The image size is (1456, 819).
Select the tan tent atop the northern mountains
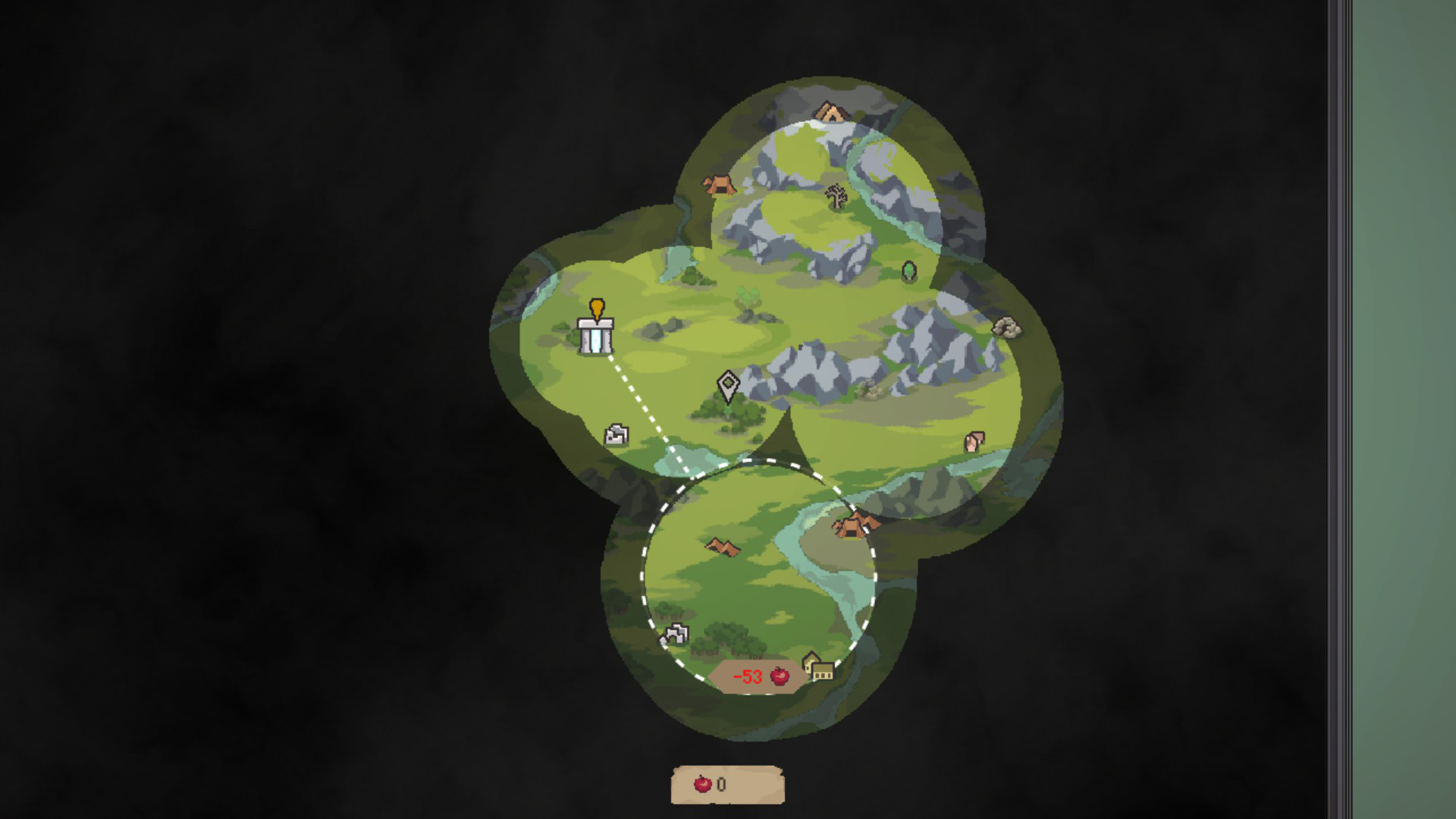(831, 113)
